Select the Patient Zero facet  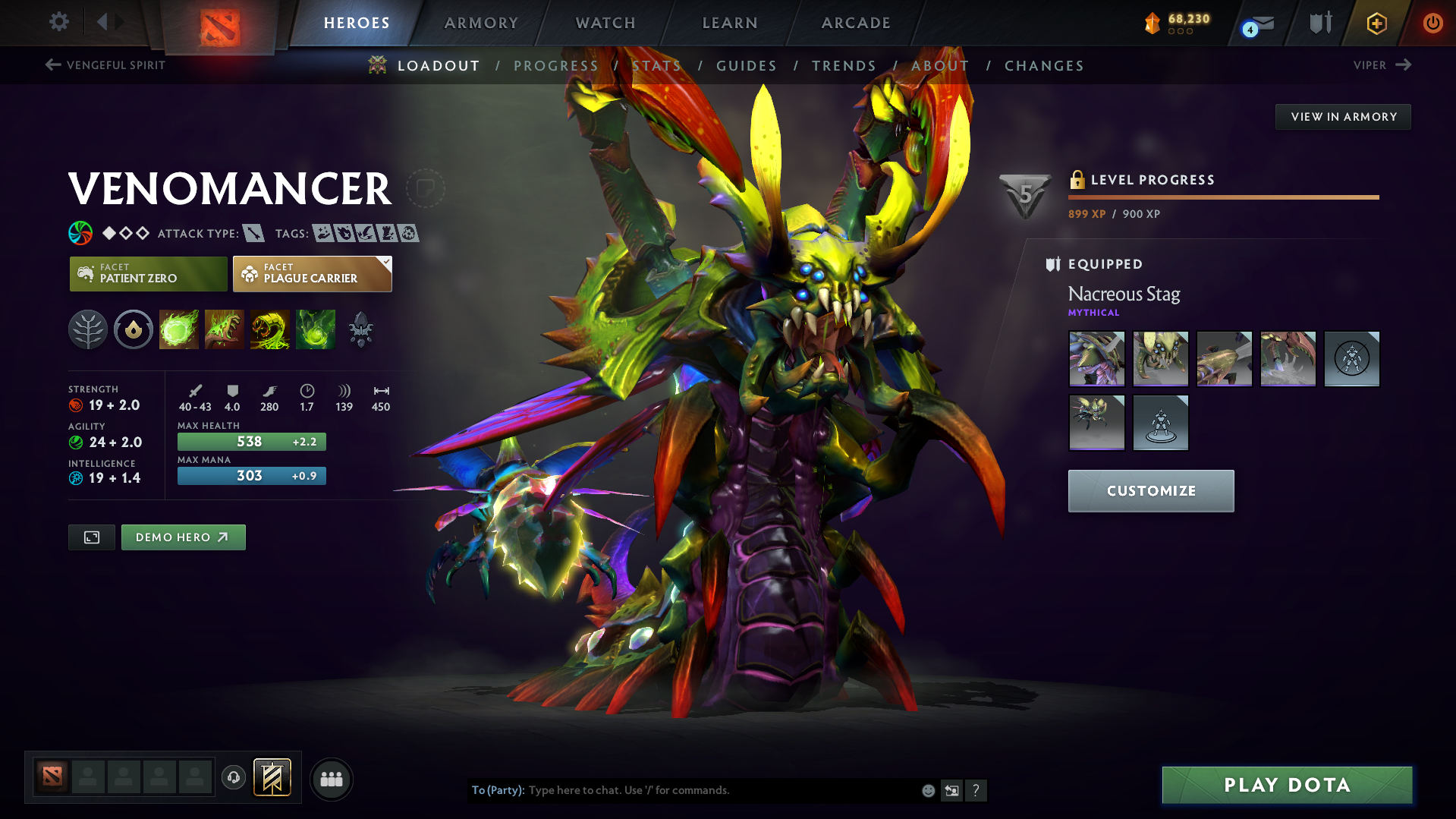(148, 274)
